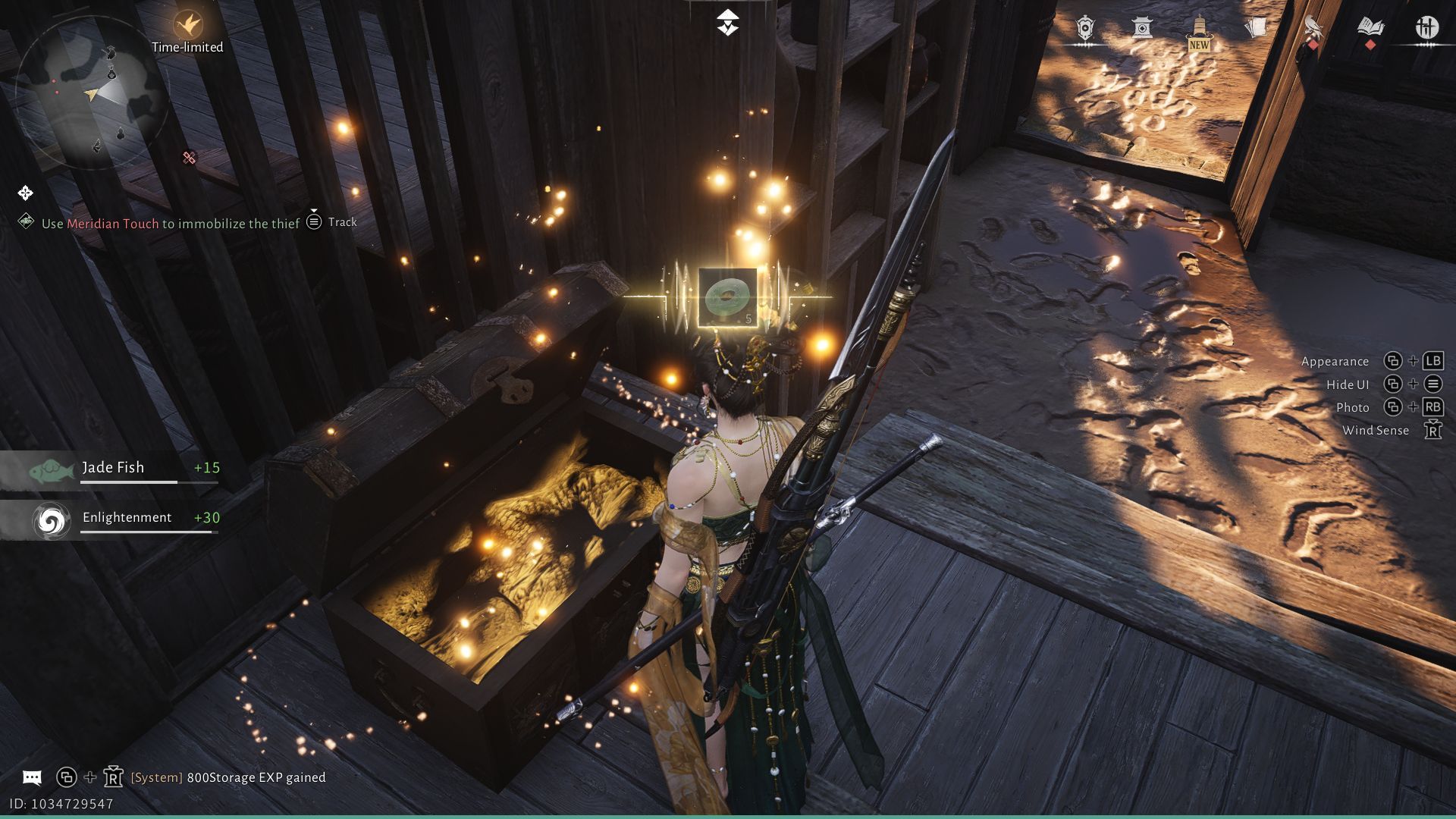Open the chat bubble icon
Screen dimensions: 1456x819
(32, 777)
